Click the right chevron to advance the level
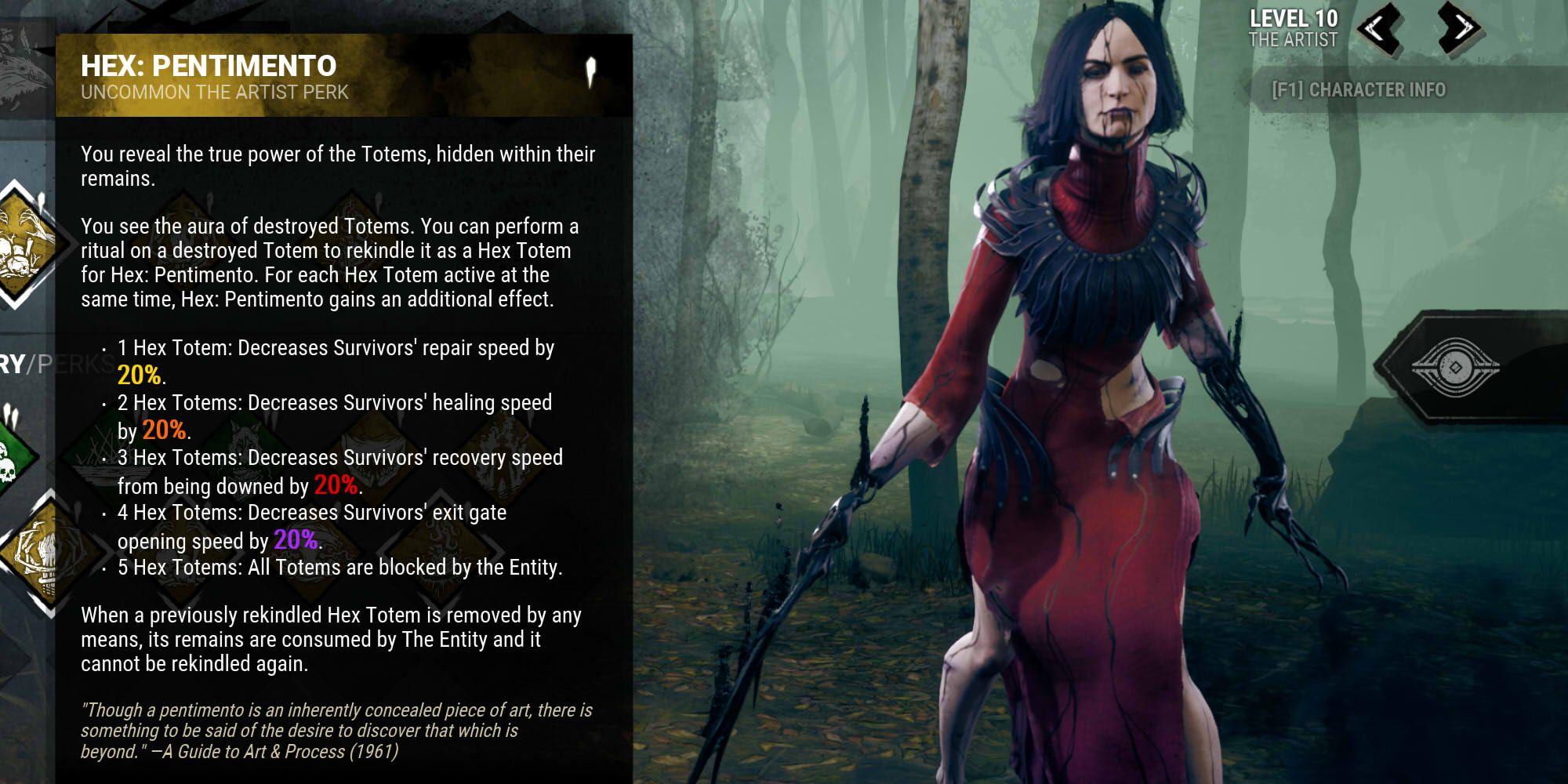 point(1457,28)
